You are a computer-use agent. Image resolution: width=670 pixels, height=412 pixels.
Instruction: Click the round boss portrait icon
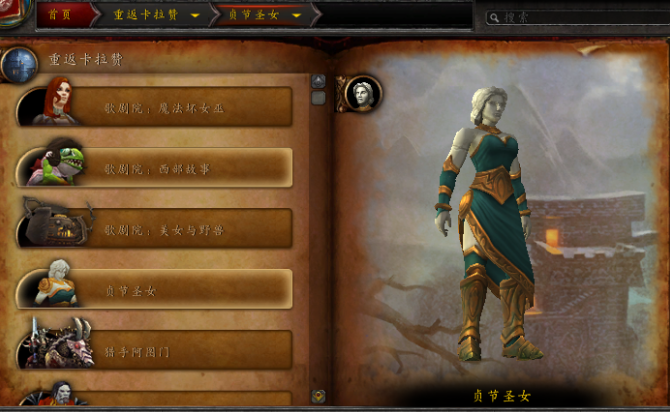pos(362,93)
